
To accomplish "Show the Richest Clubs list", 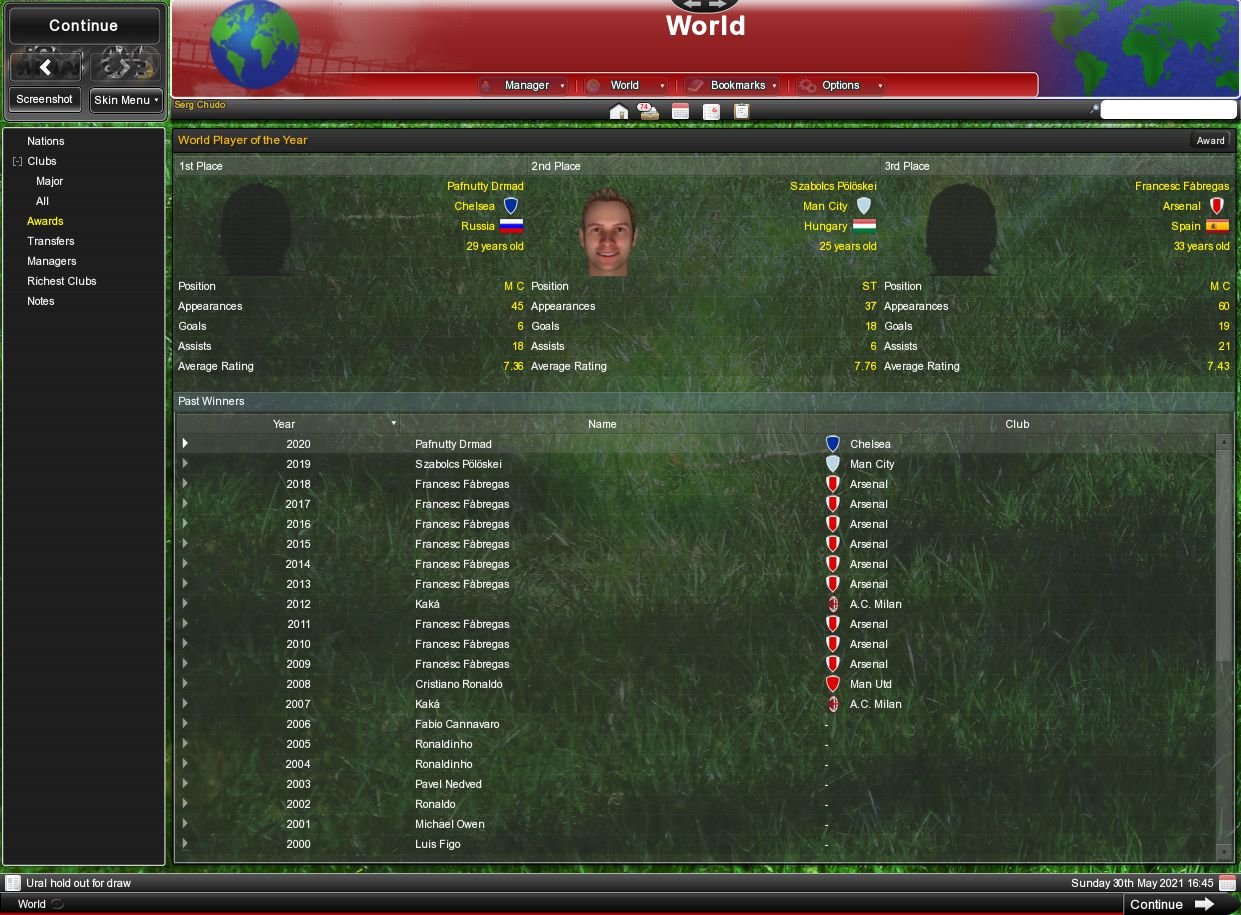I will click(62, 281).
